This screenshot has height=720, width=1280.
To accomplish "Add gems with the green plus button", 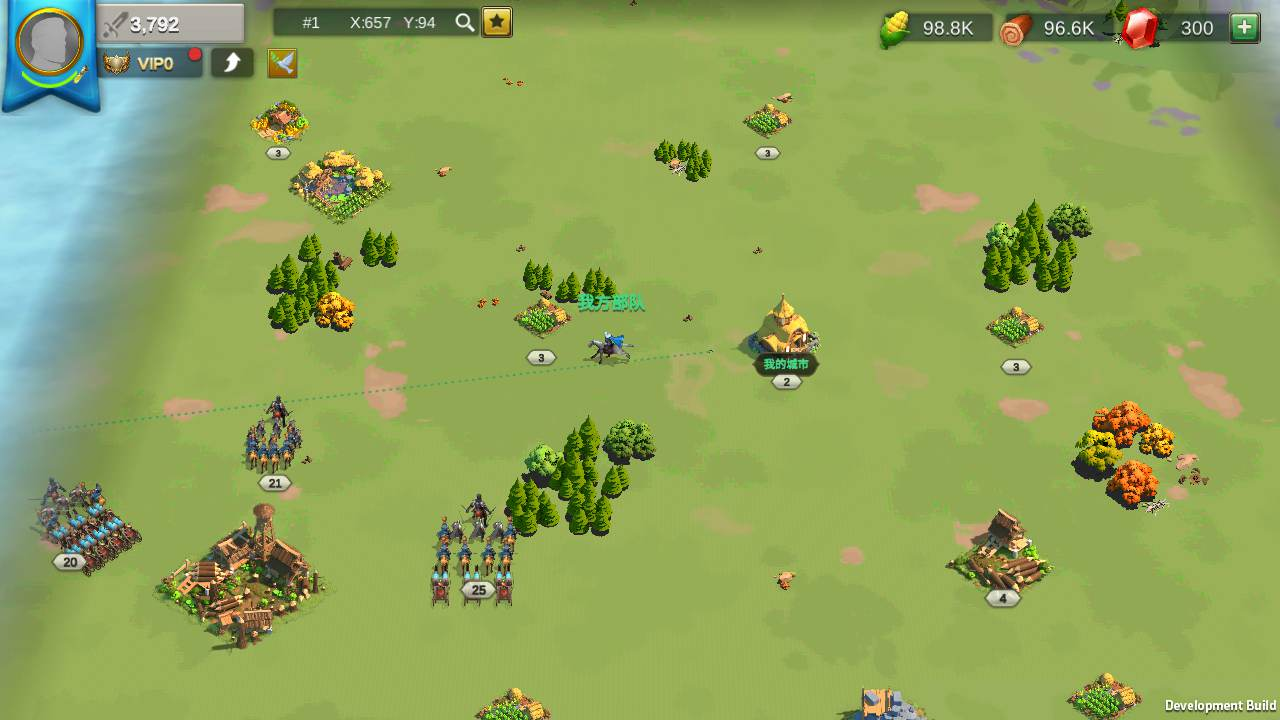I will point(1244,28).
